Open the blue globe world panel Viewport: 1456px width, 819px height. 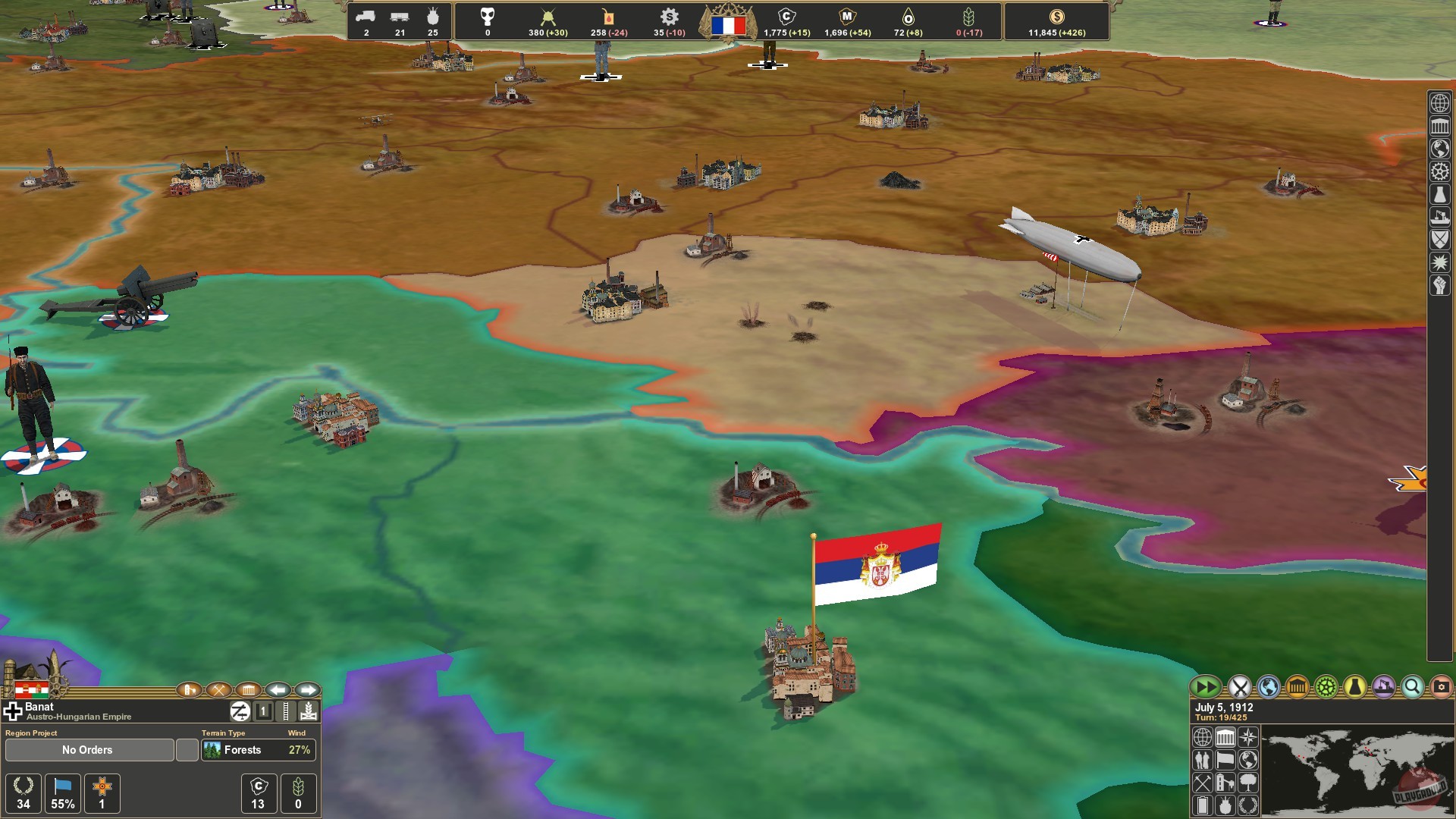click(1268, 687)
